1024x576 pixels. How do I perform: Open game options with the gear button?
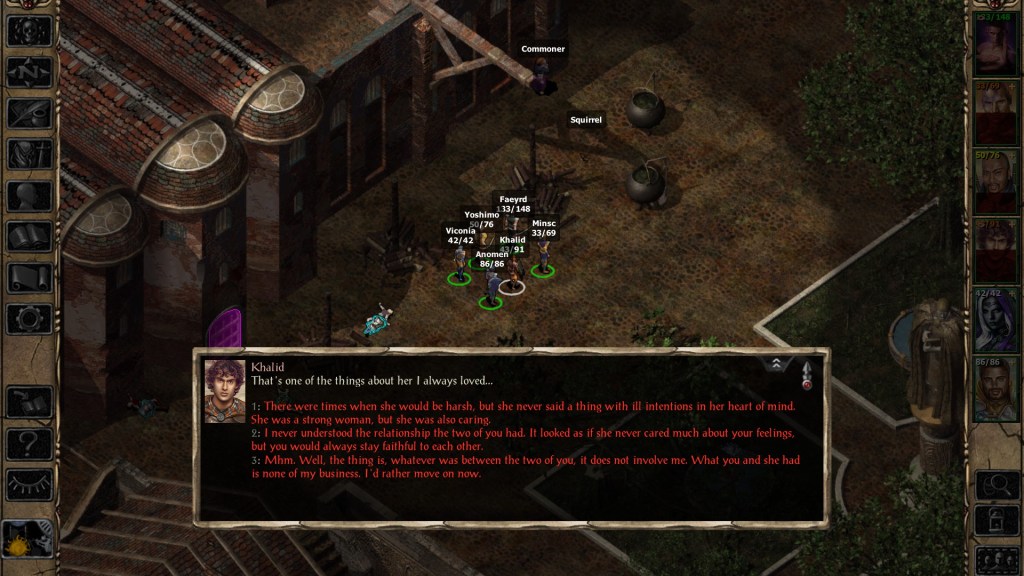29,319
